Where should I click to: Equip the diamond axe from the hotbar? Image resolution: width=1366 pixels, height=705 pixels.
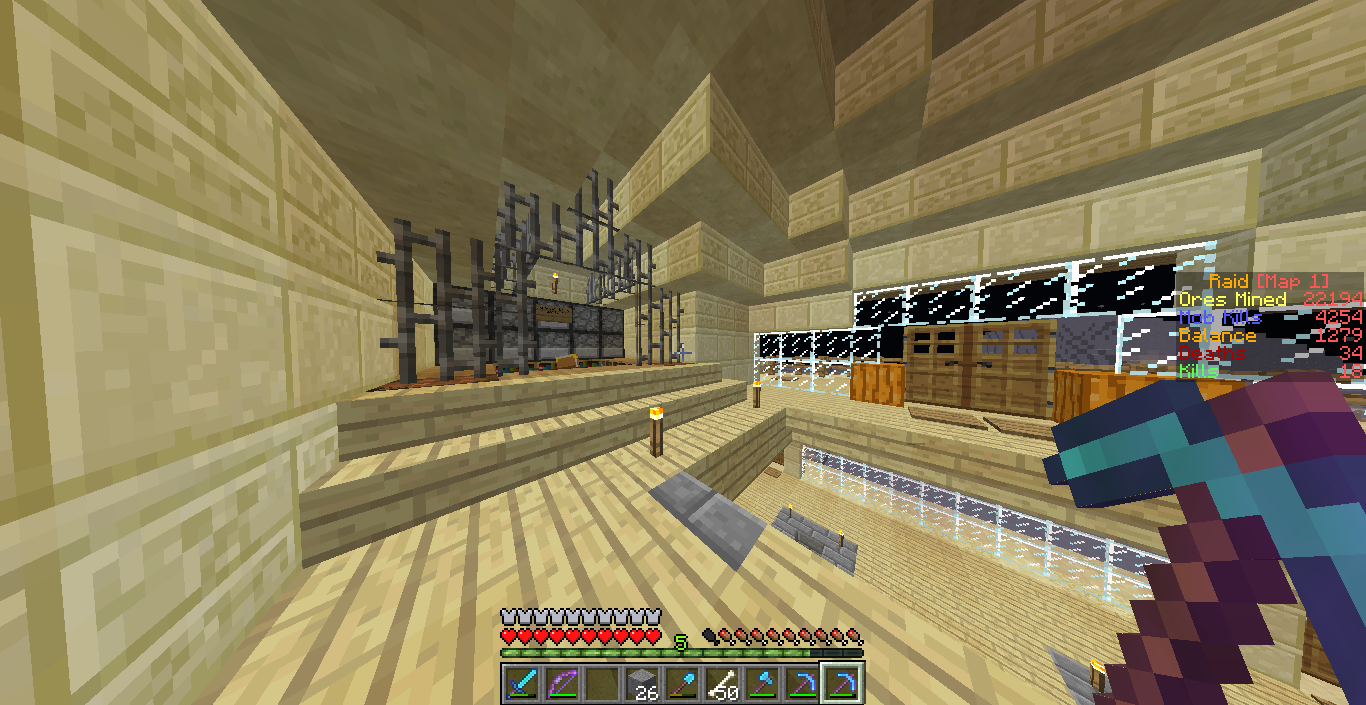click(761, 684)
